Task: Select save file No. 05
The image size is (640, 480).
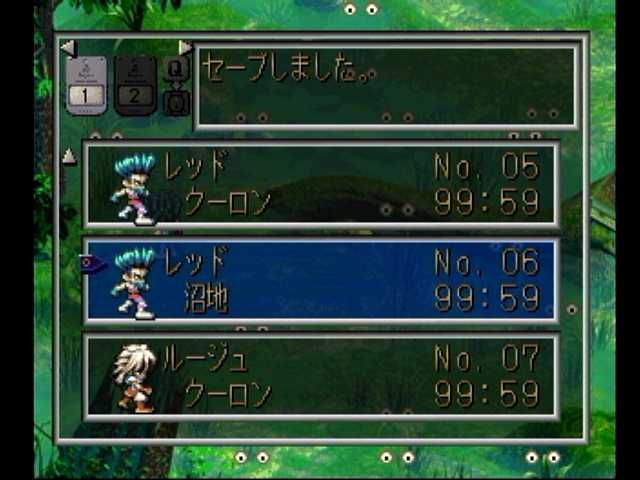Action: 320,185
